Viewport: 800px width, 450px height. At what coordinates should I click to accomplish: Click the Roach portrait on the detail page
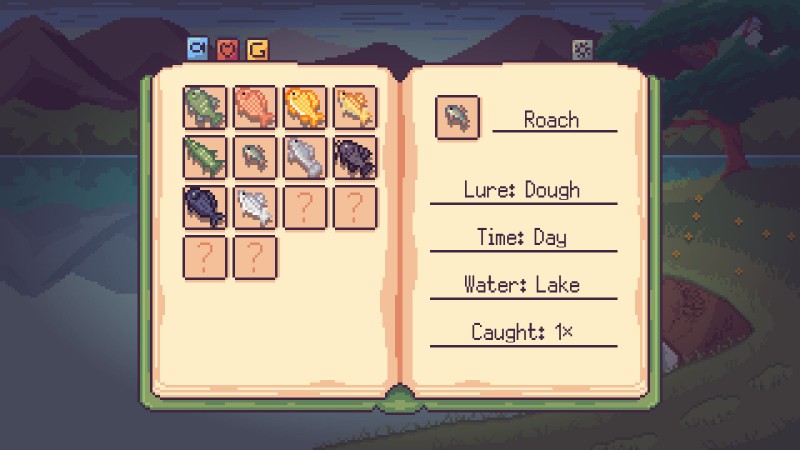pos(457,118)
